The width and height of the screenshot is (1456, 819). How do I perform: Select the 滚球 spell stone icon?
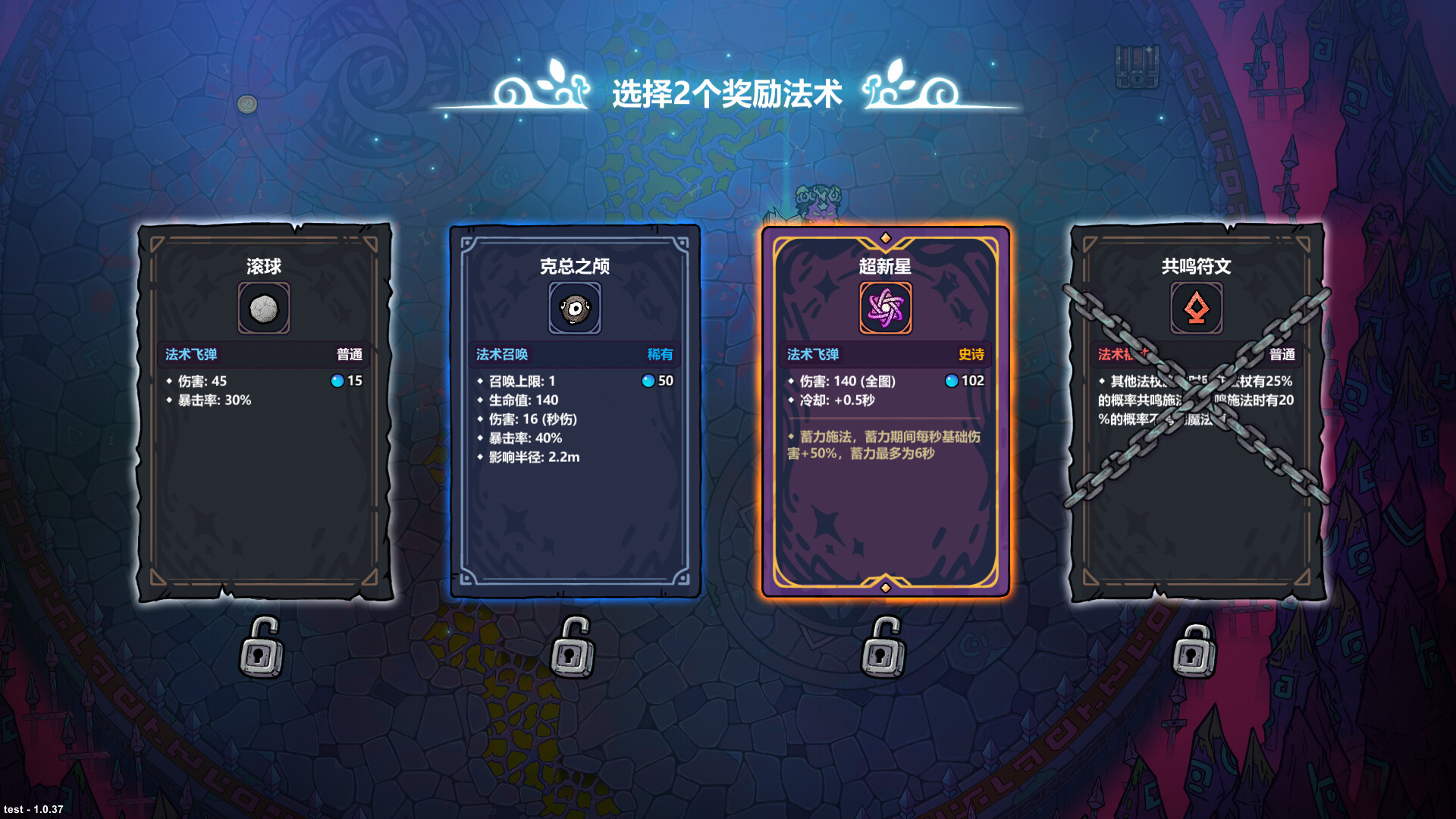[x=264, y=308]
